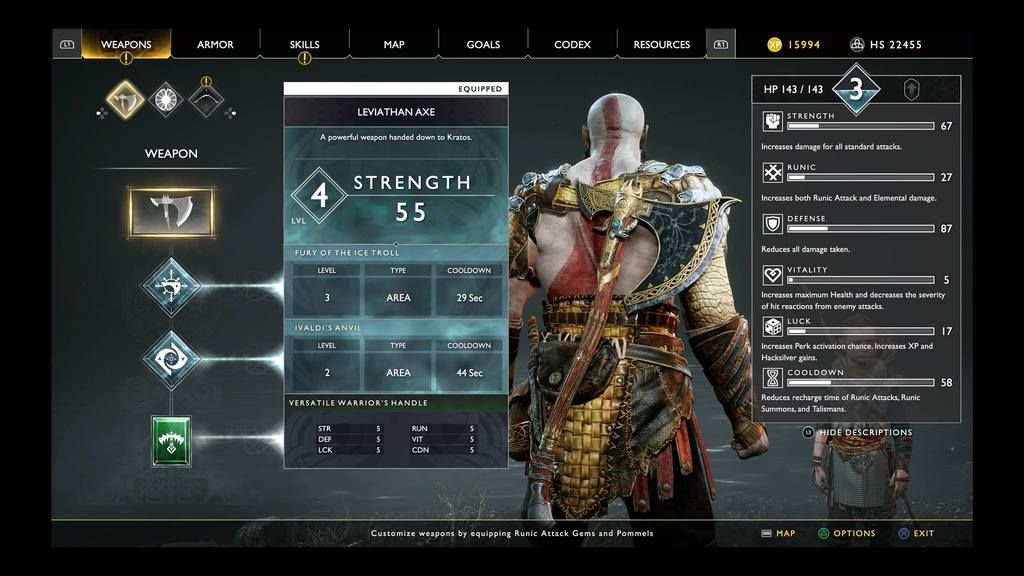Switch to the Armor tab

[x=215, y=44]
